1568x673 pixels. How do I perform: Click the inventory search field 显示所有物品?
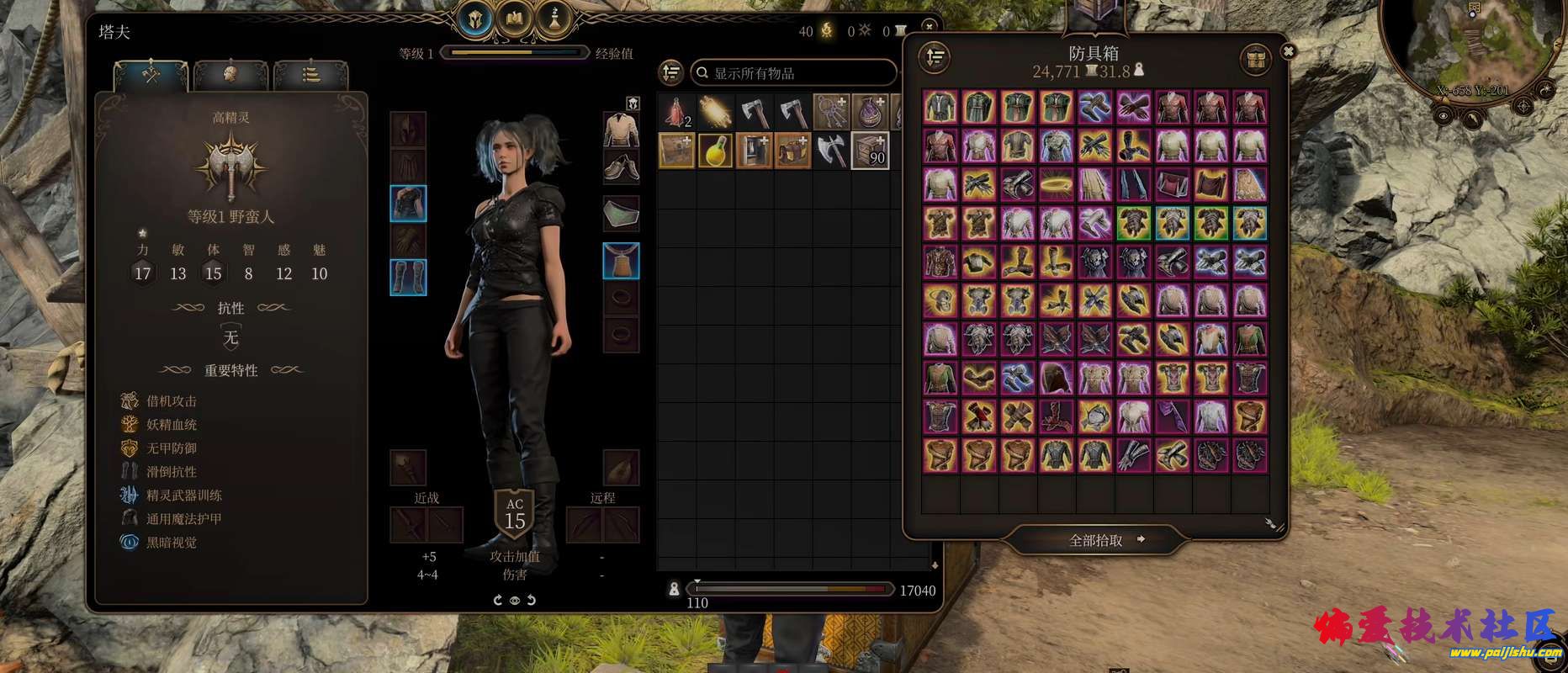point(792,73)
